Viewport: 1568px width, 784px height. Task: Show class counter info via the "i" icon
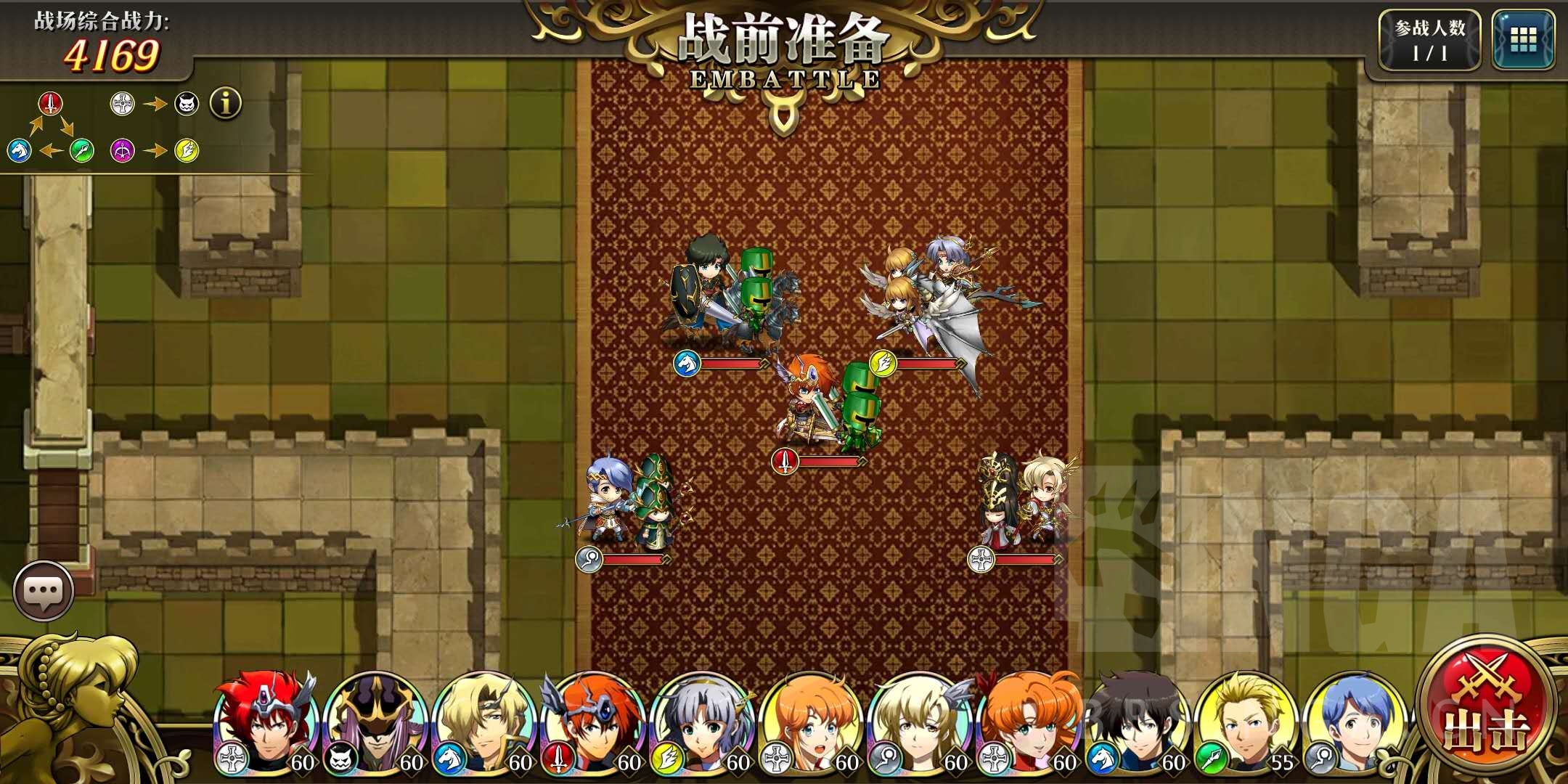[226, 104]
